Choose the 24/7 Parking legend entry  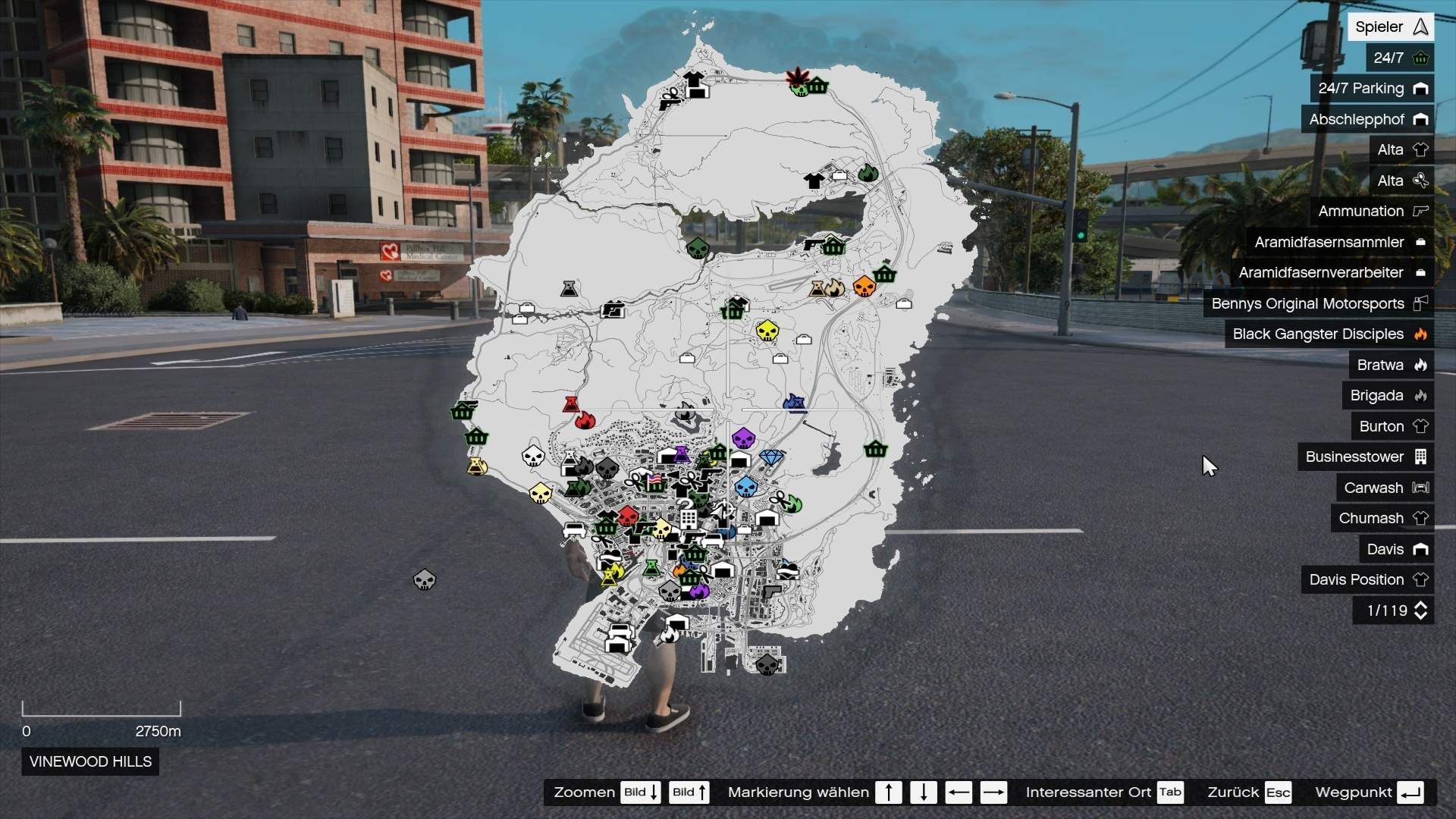click(1372, 89)
